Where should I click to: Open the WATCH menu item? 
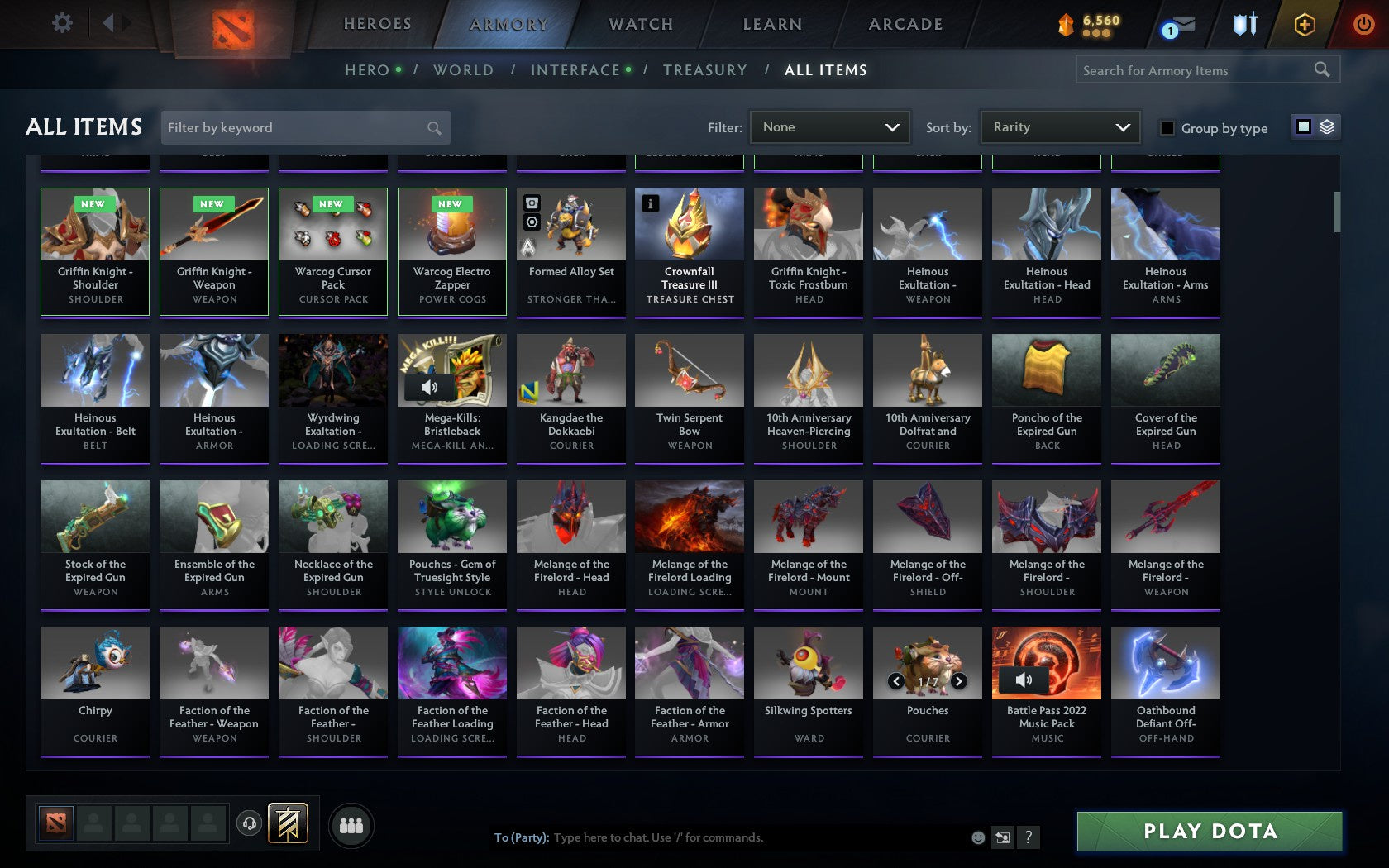[x=639, y=24]
